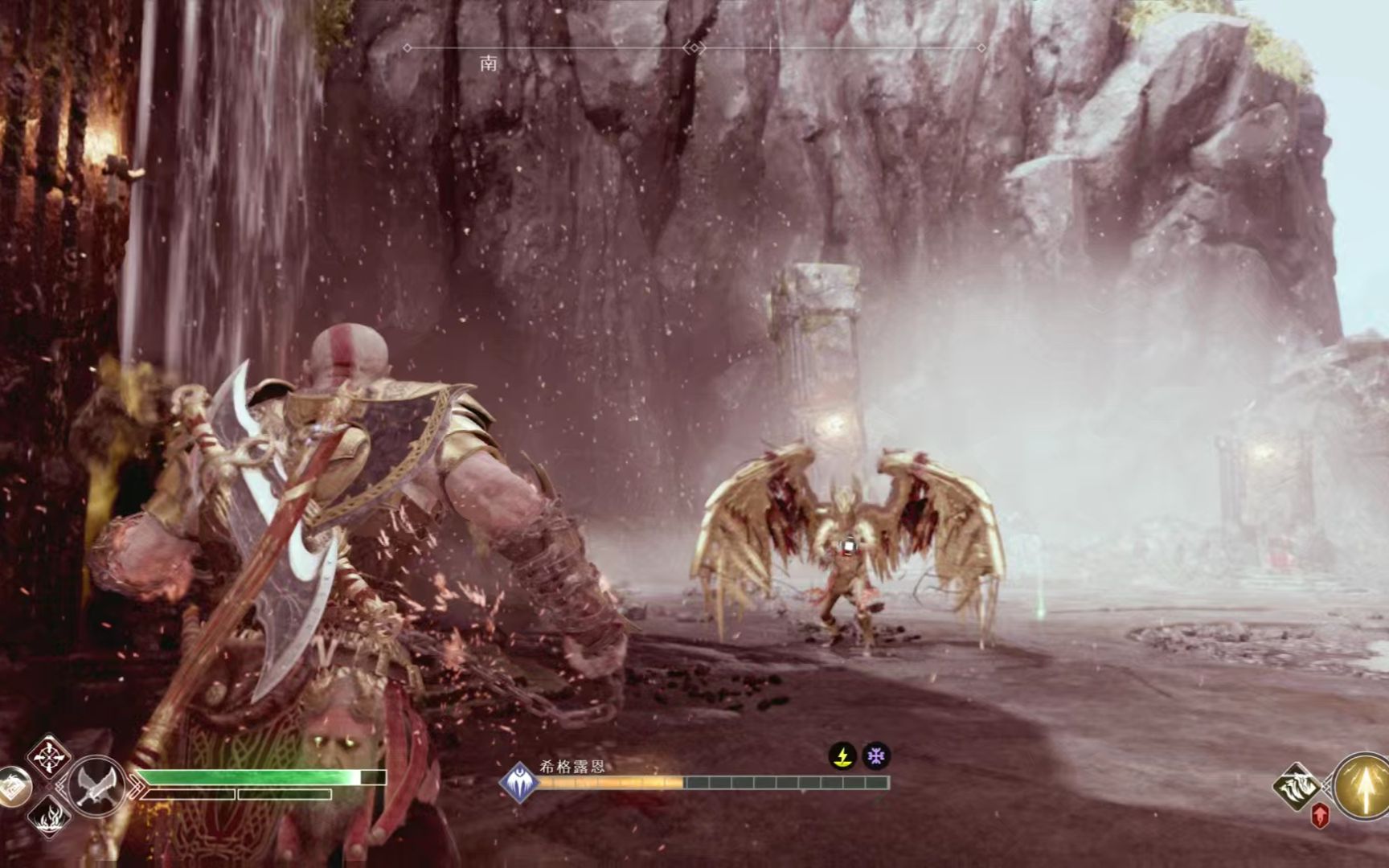1389x868 pixels.
Task: Activate the wolf runic summon icon
Action: [1297, 785]
